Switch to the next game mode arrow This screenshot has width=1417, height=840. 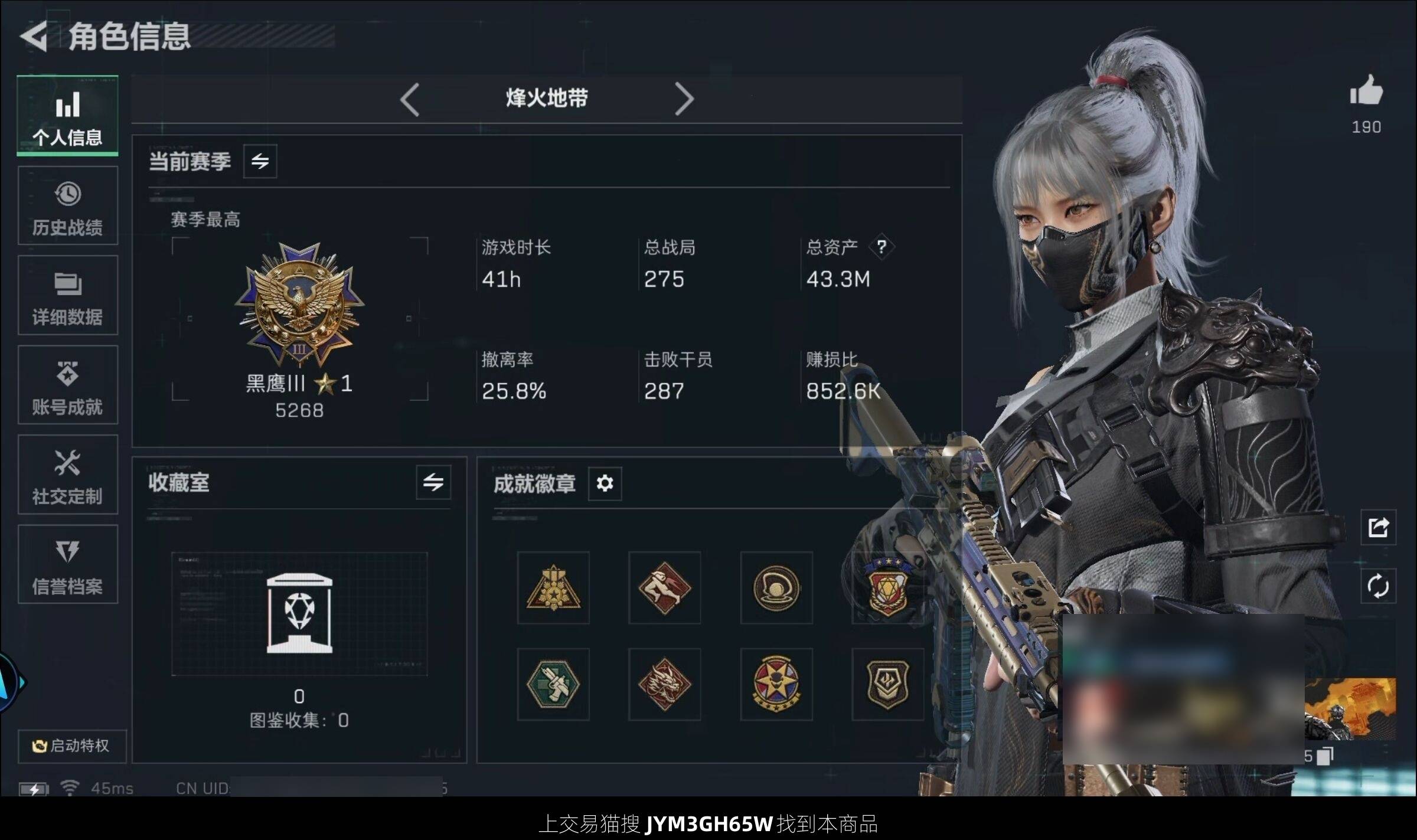[x=684, y=99]
